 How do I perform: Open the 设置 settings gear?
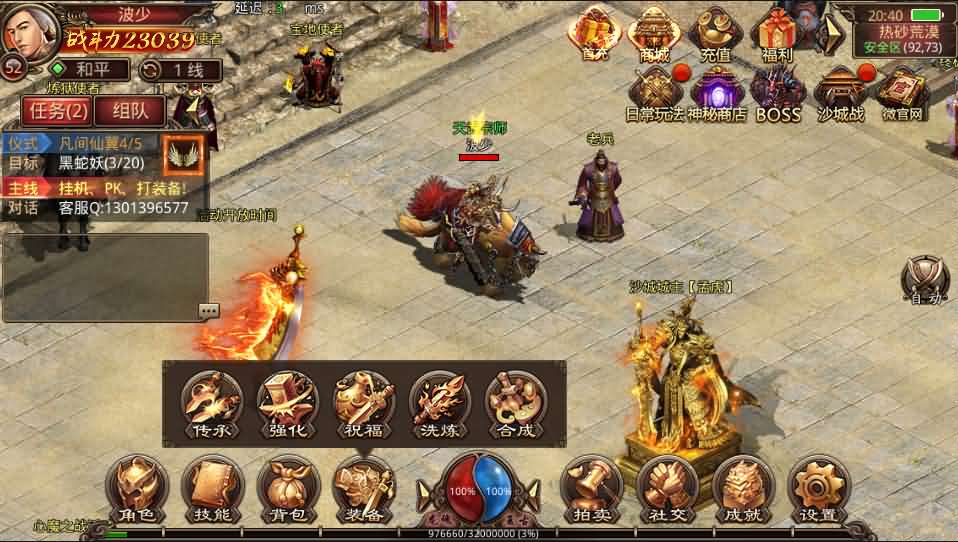(x=819, y=489)
